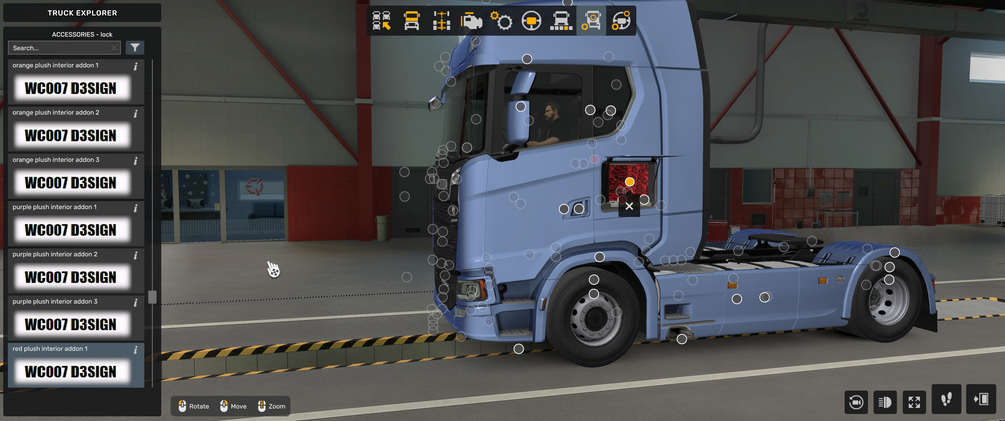
Task: Select red plush interior addon 1
Action: click(70, 371)
